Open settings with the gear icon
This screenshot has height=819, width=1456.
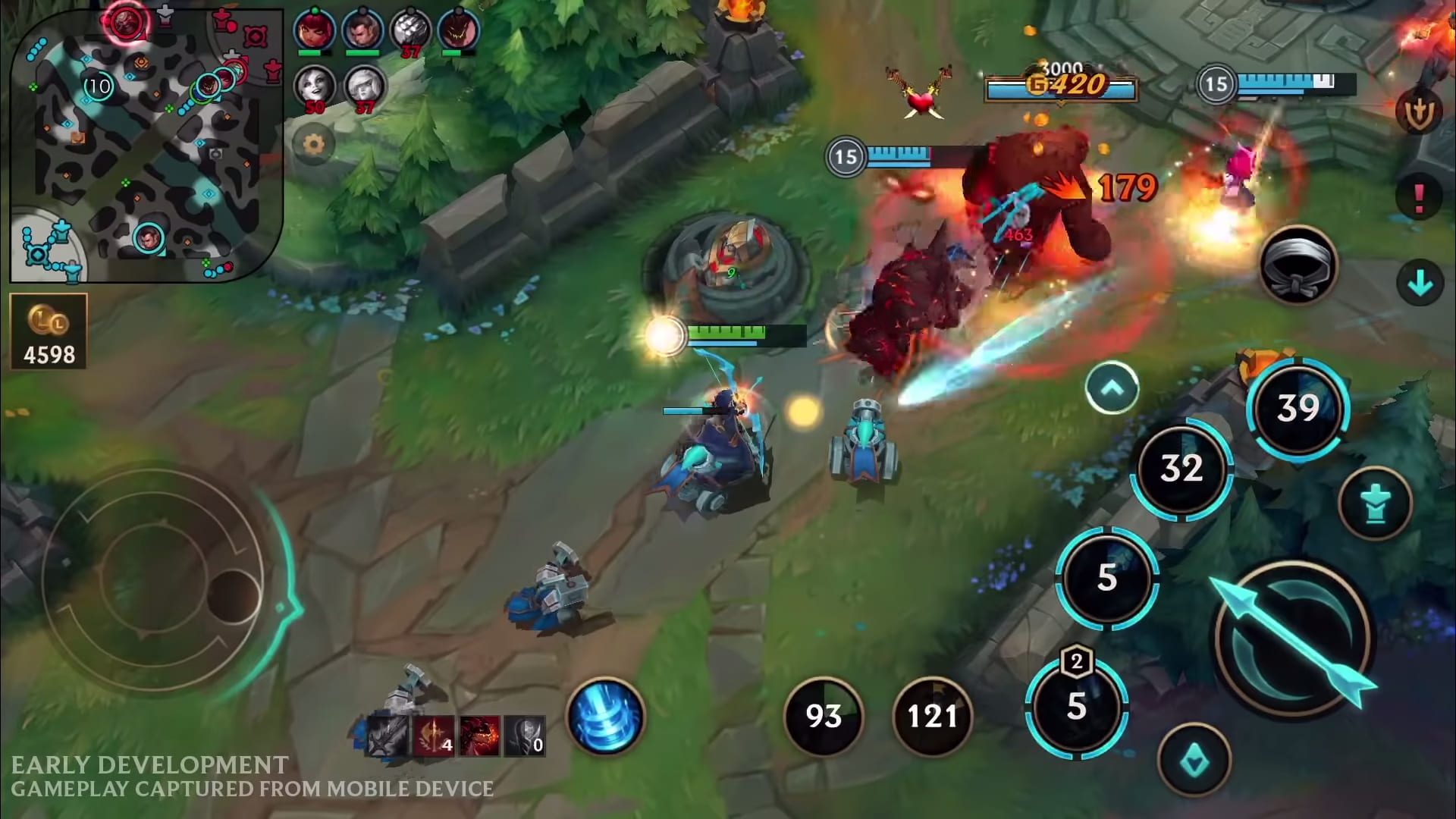click(x=313, y=144)
